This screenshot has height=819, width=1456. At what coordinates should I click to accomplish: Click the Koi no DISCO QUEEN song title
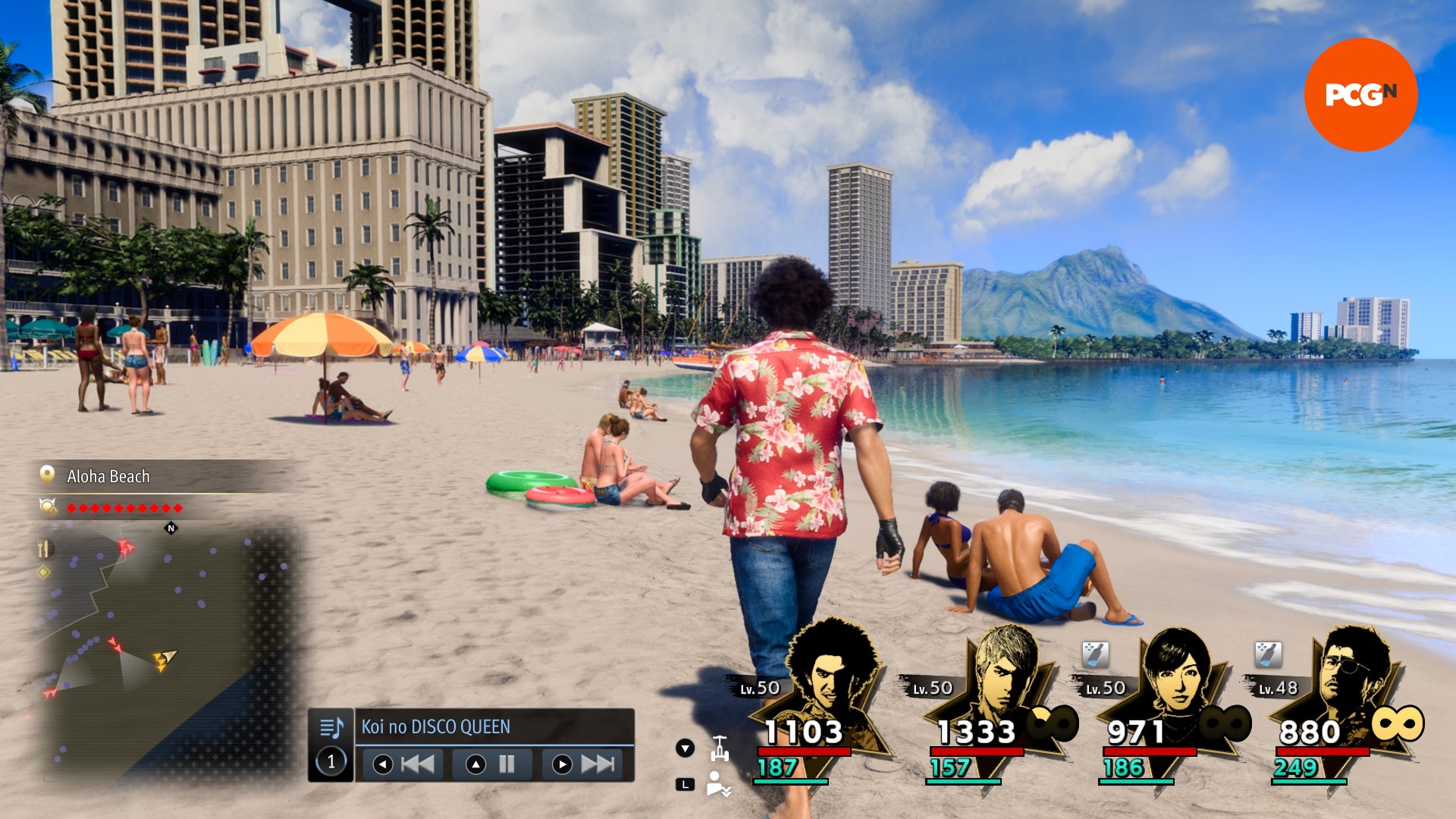pyautogui.click(x=435, y=726)
